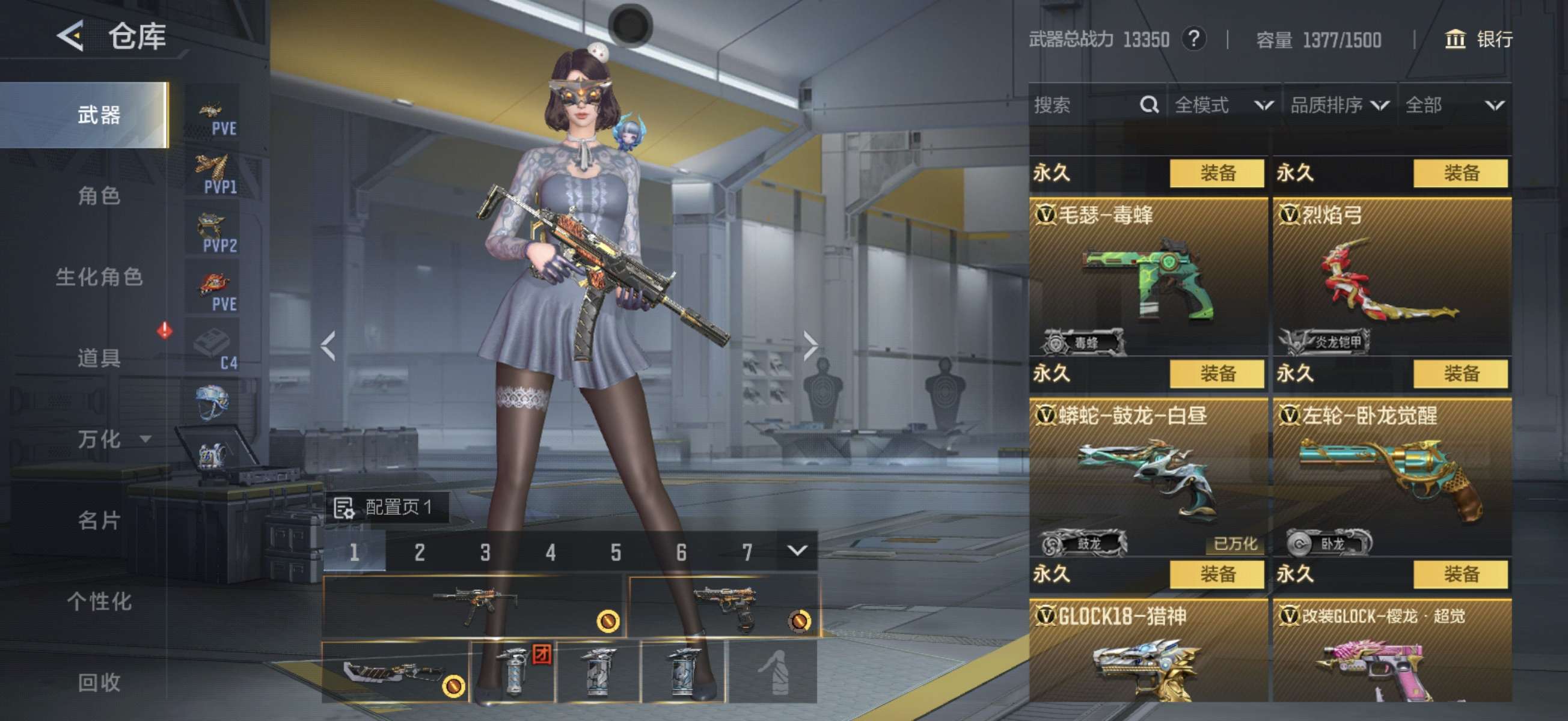Select the 毛瑟-毒蜂 pistol card
Screen dimensions: 1568x721
pyautogui.click(x=1148, y=277)
